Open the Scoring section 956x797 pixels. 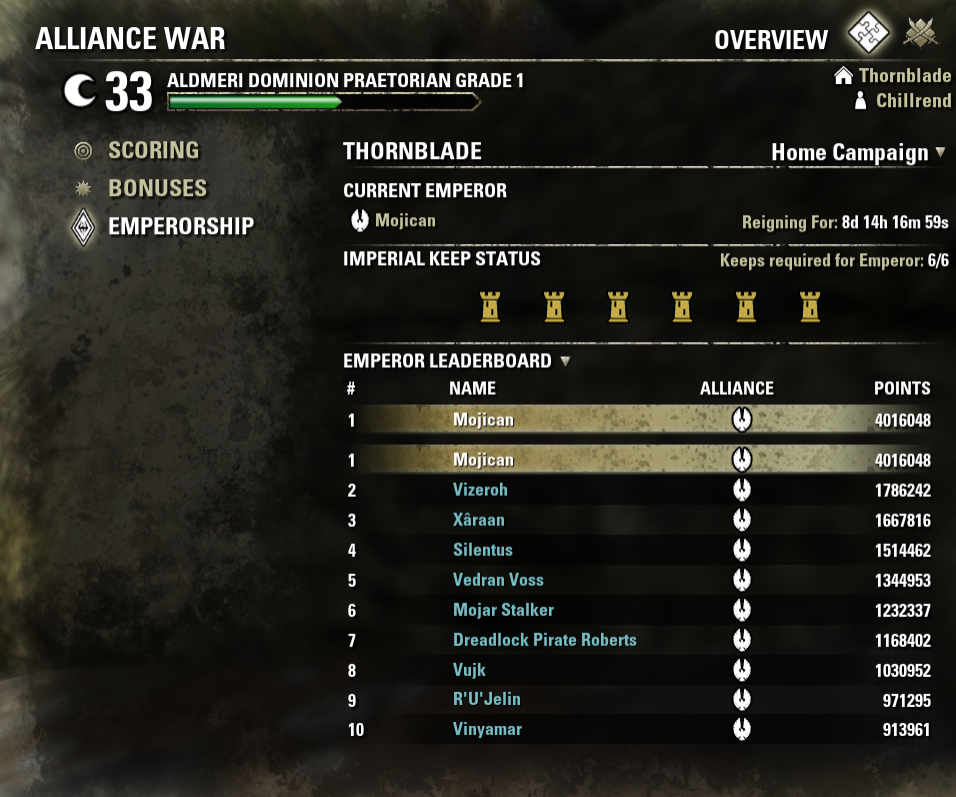point(153,151)
